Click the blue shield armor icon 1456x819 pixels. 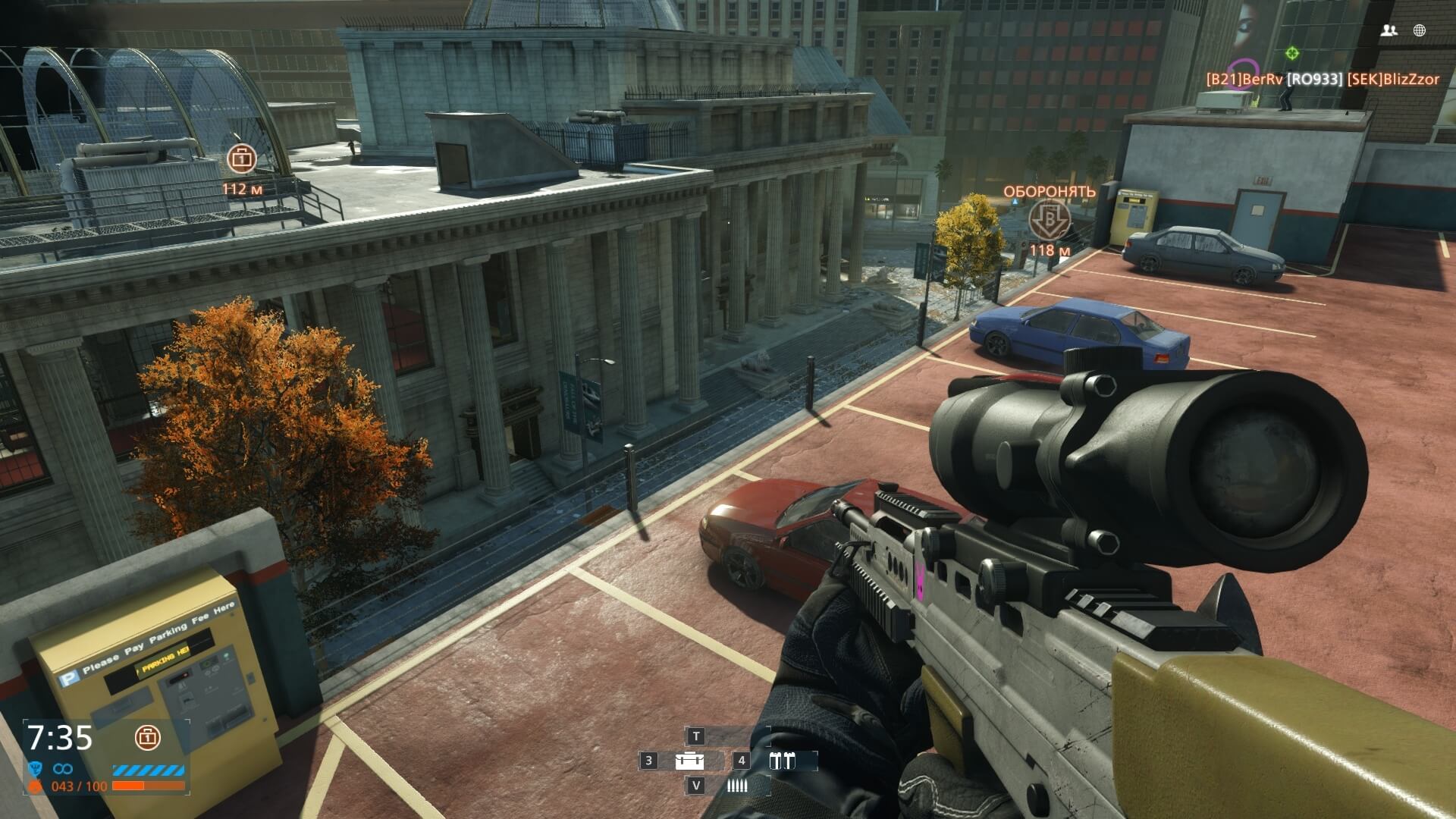coord(35,769)
